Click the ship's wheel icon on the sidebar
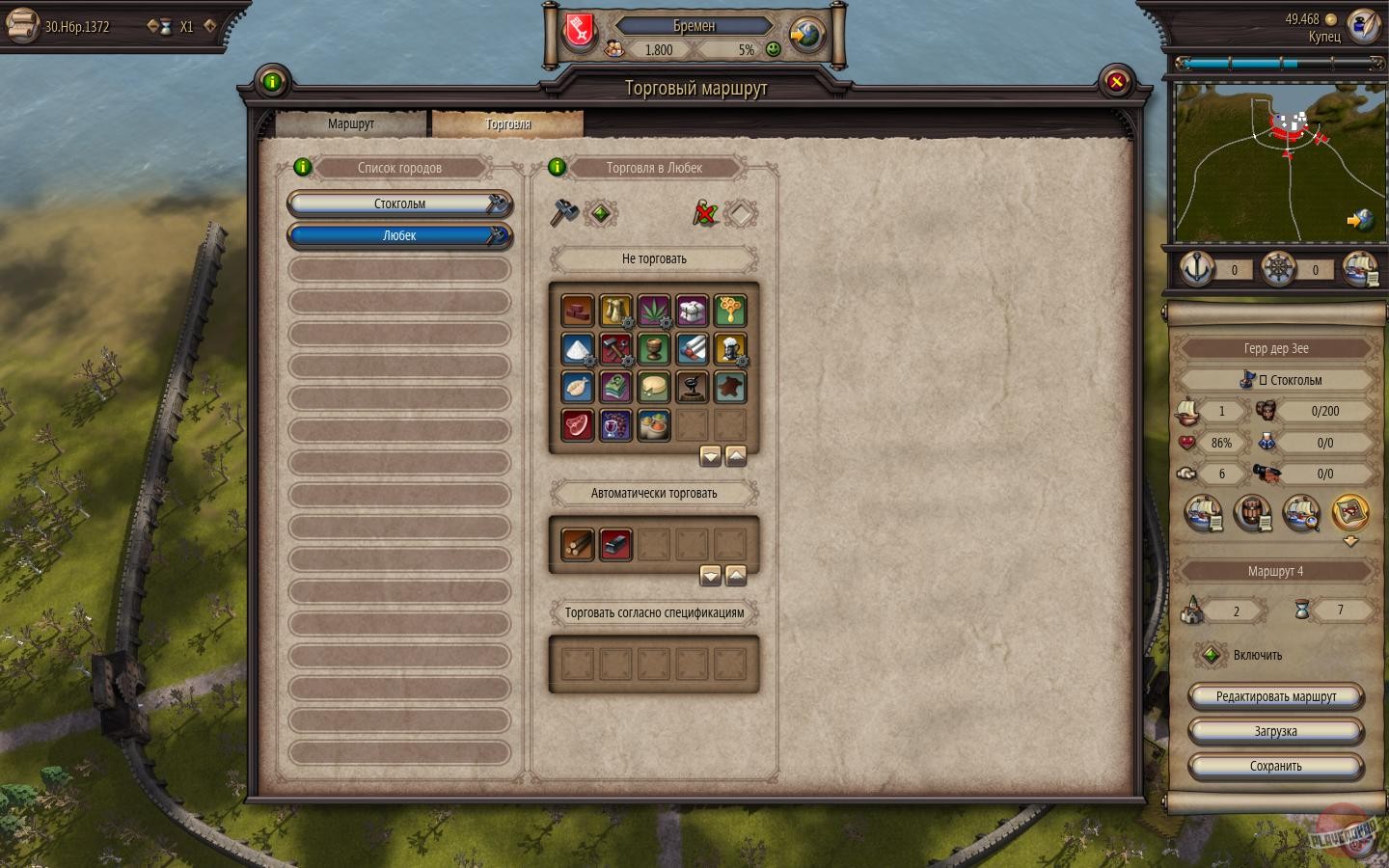 (x=1280, y=269)
